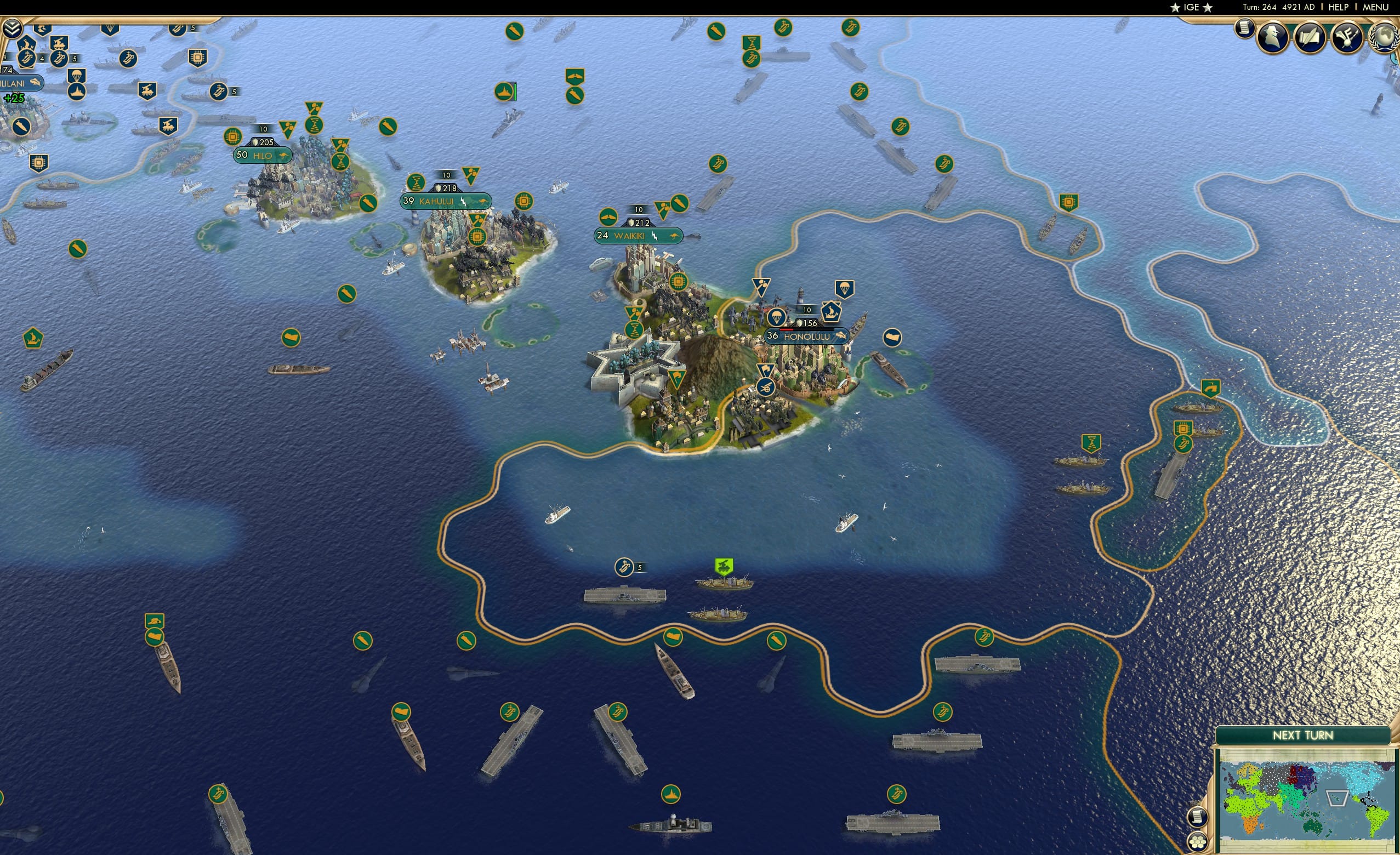Open the MENU

click(1374, 7)
